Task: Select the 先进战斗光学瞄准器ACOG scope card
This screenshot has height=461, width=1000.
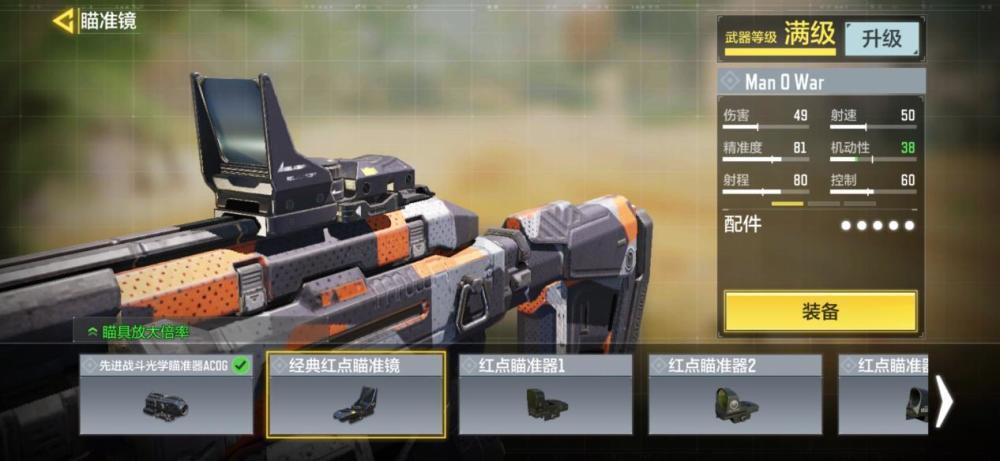Action: point(166,395)
